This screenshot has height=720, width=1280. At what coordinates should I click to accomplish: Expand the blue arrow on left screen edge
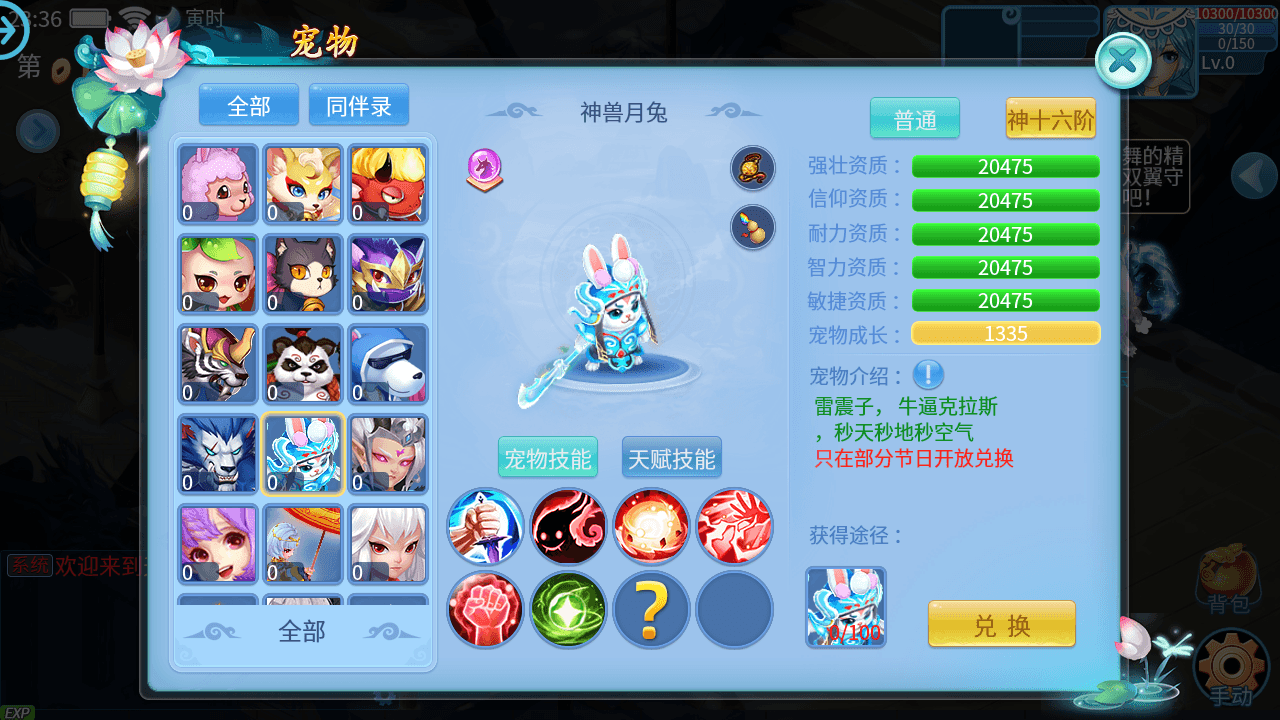pyautogui.click(x=38, y=132)
